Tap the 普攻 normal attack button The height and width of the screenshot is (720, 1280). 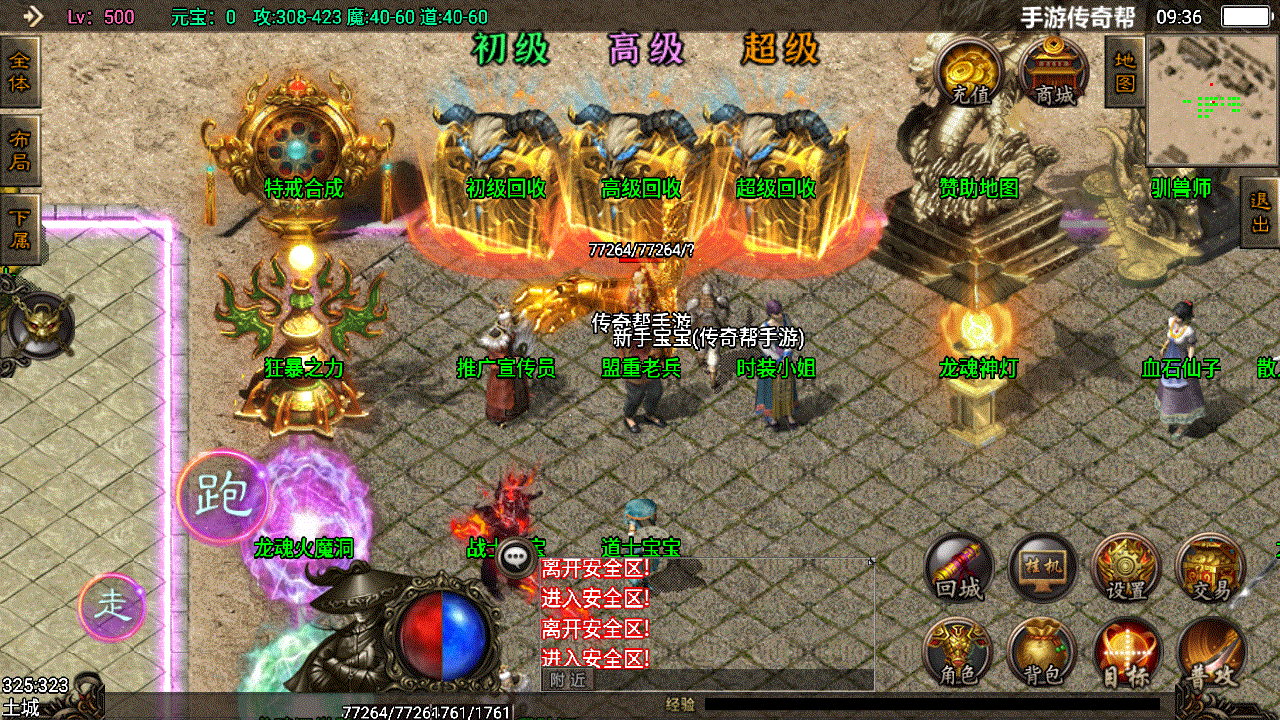coord(1210,650)
